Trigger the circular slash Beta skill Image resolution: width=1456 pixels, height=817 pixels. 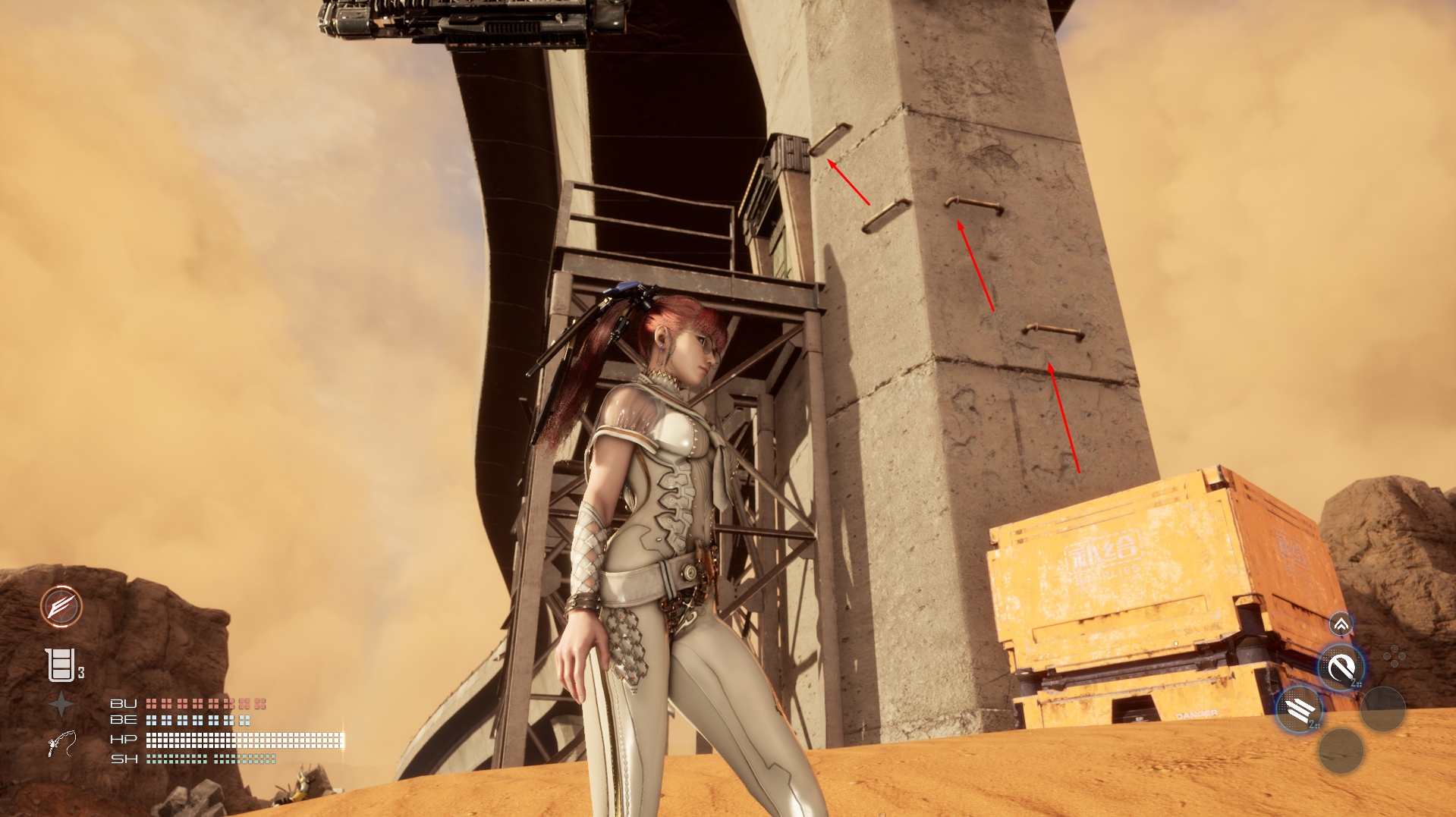click(x=1341, y=668)
